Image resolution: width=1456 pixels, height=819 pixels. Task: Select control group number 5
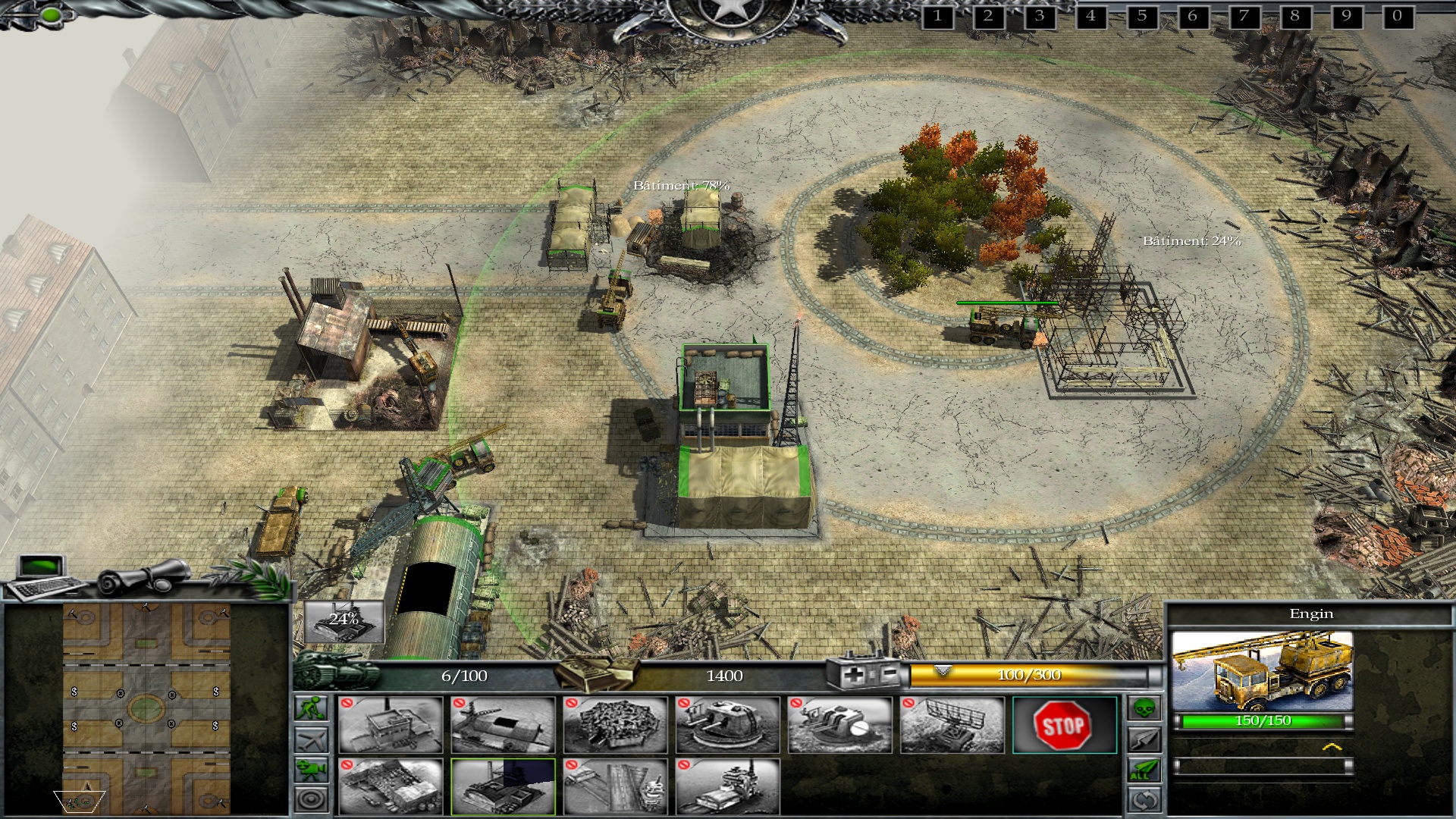click(x=1141, y=16)
